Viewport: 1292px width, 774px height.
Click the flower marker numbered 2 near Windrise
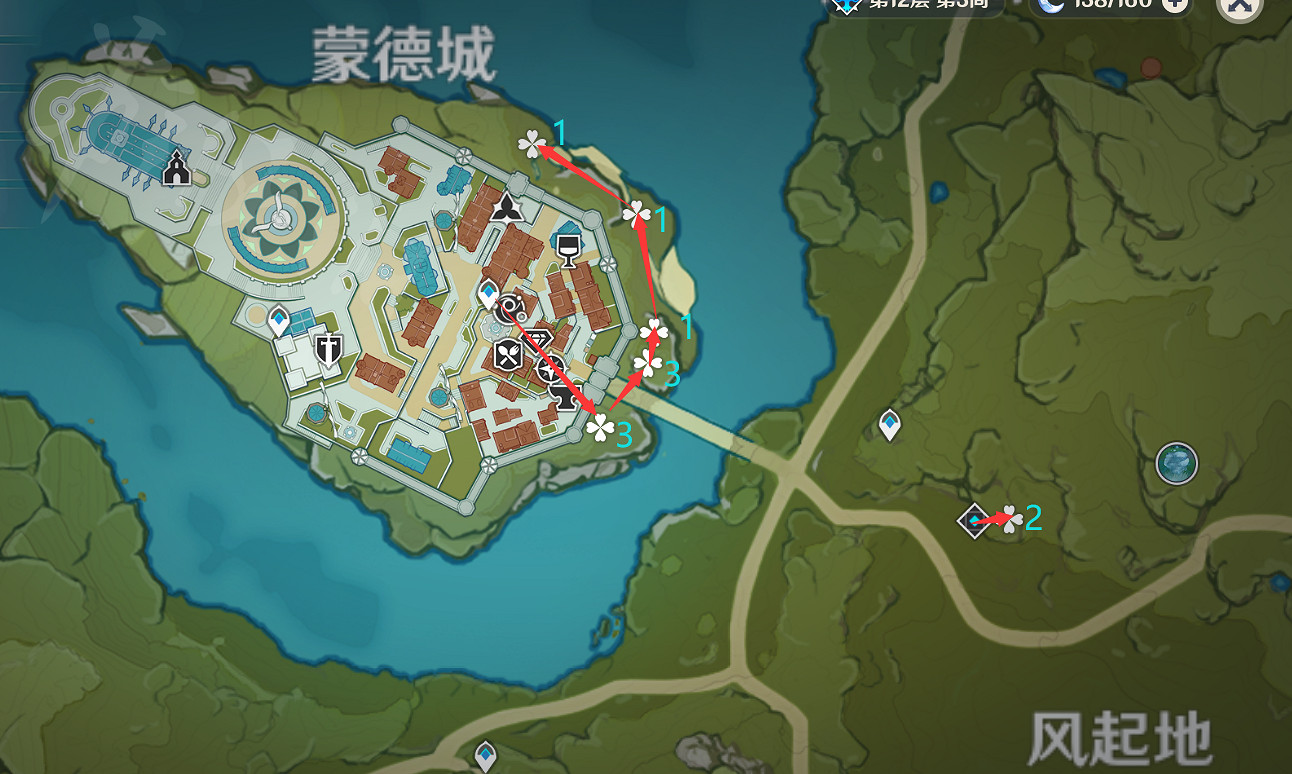[x=1012, y=520]
